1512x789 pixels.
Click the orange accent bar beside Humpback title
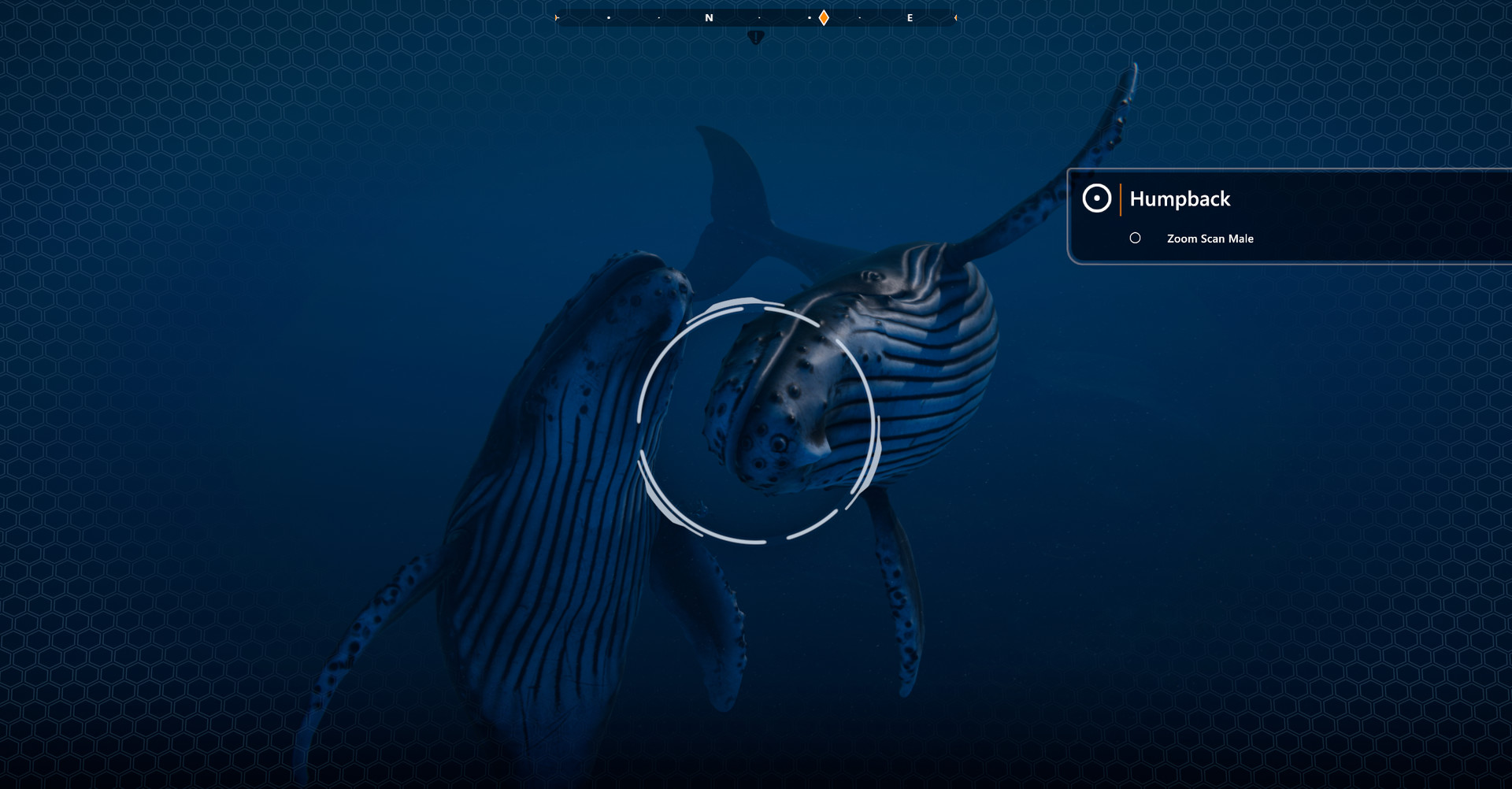coord(1121,199)
